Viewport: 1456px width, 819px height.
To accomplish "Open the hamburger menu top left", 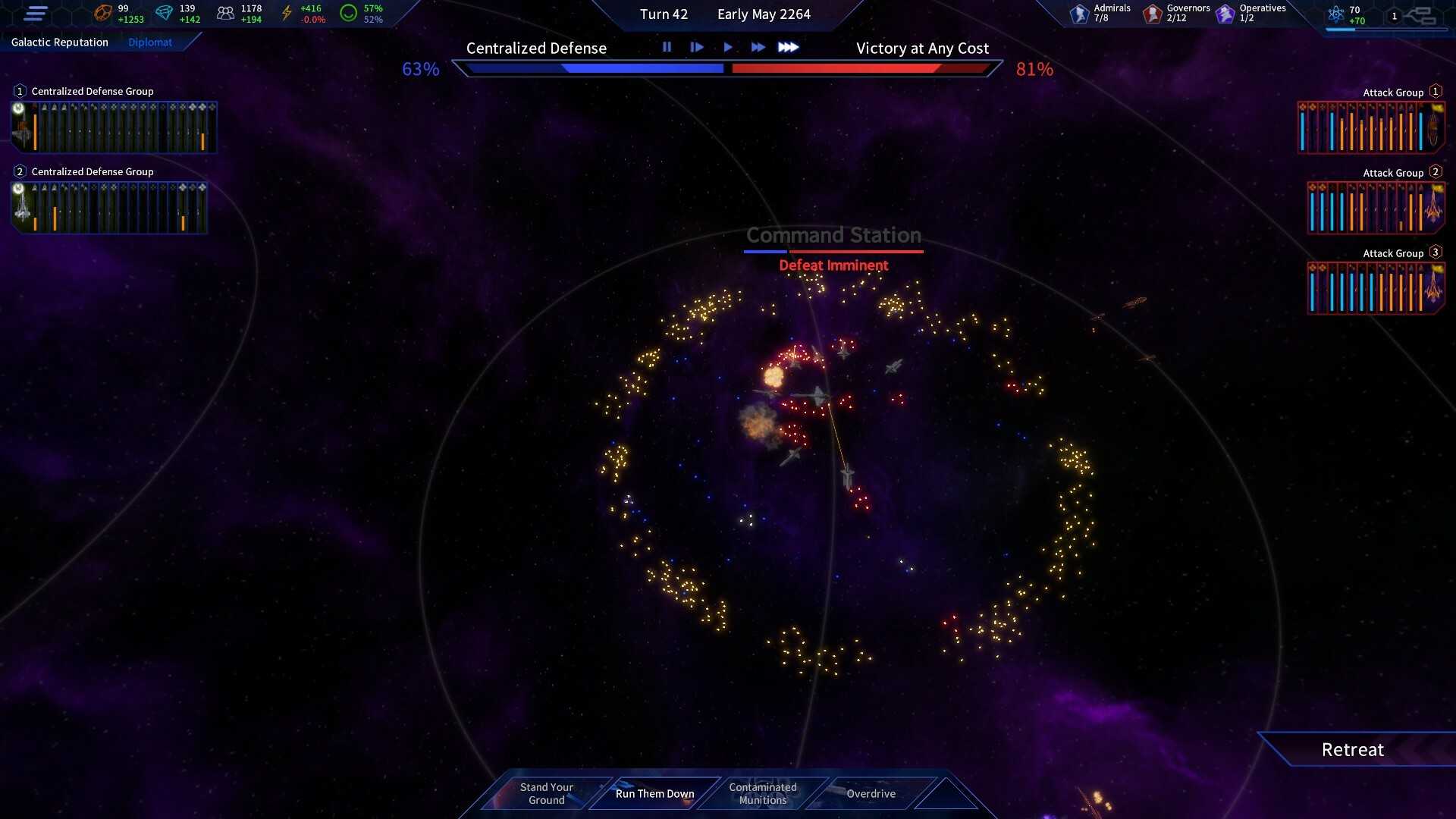I will pyautogui.click(x=36, y=13).
